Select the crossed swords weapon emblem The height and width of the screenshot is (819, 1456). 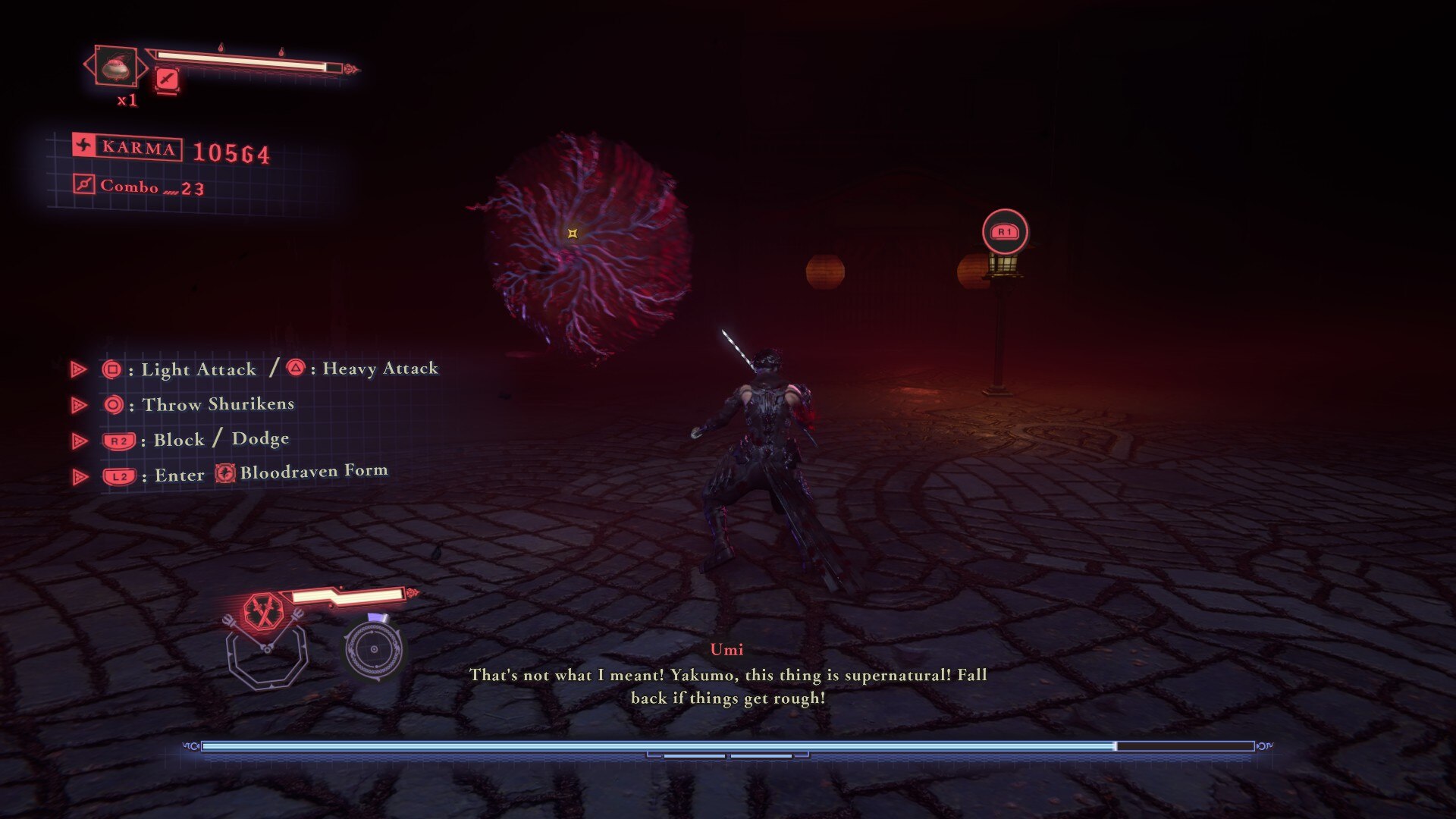coord(263,613)
